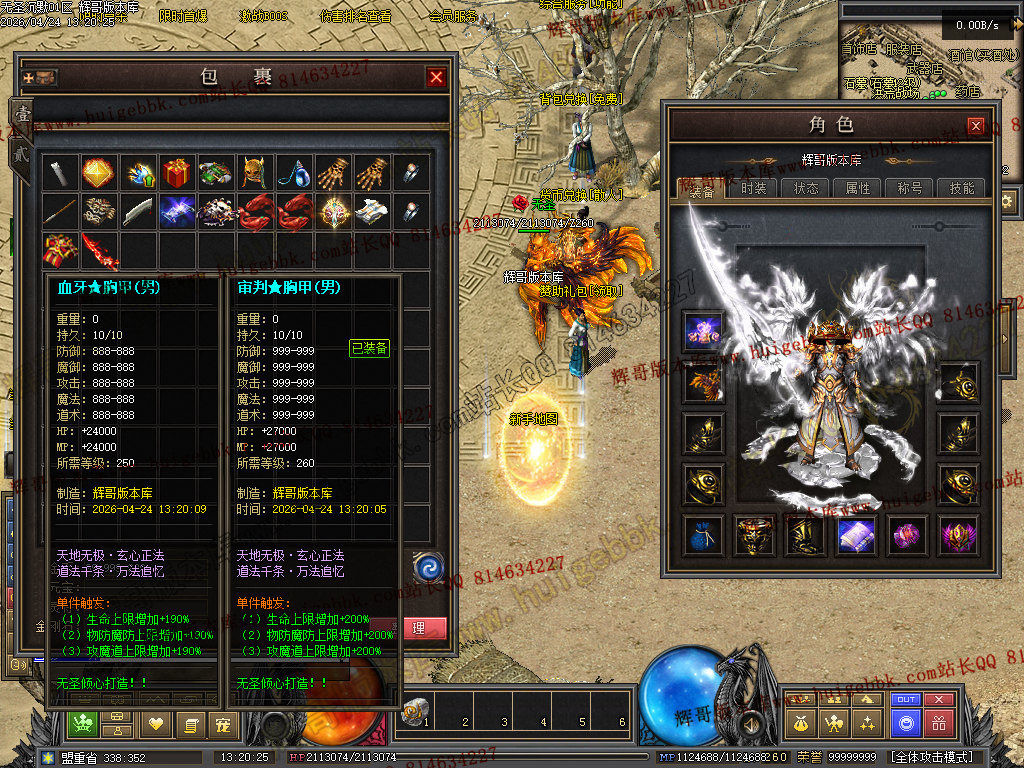Viewport: 1024px width, 768px height.
Task: Choose the blue teardrop necklace item
Action: tap(293, 173)
